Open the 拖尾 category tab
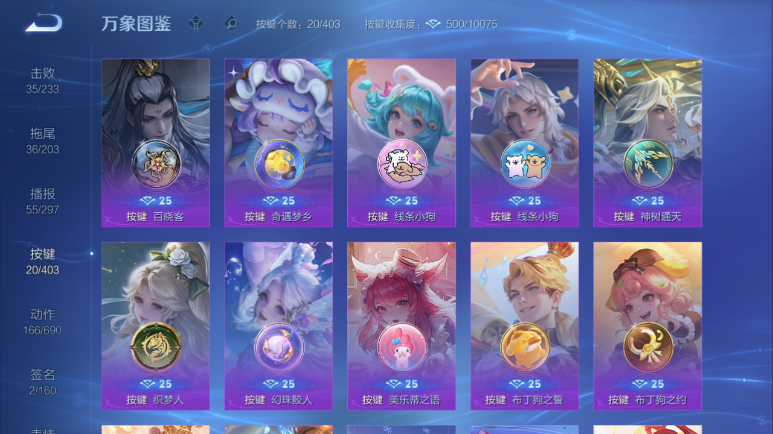The width and height of the screenshot is (773, 434). click(x=42, y=141)
